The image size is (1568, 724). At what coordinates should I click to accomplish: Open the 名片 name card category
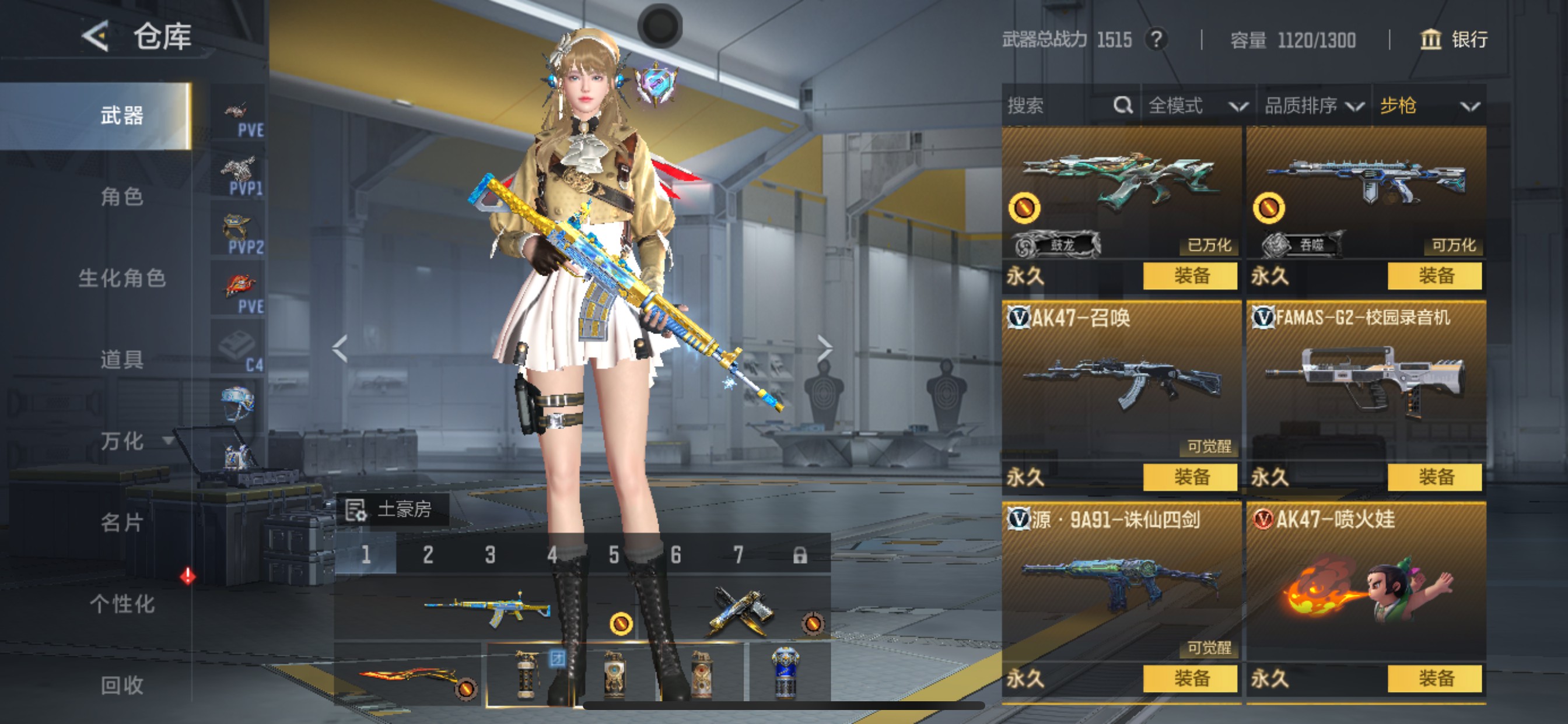(122, 522)
